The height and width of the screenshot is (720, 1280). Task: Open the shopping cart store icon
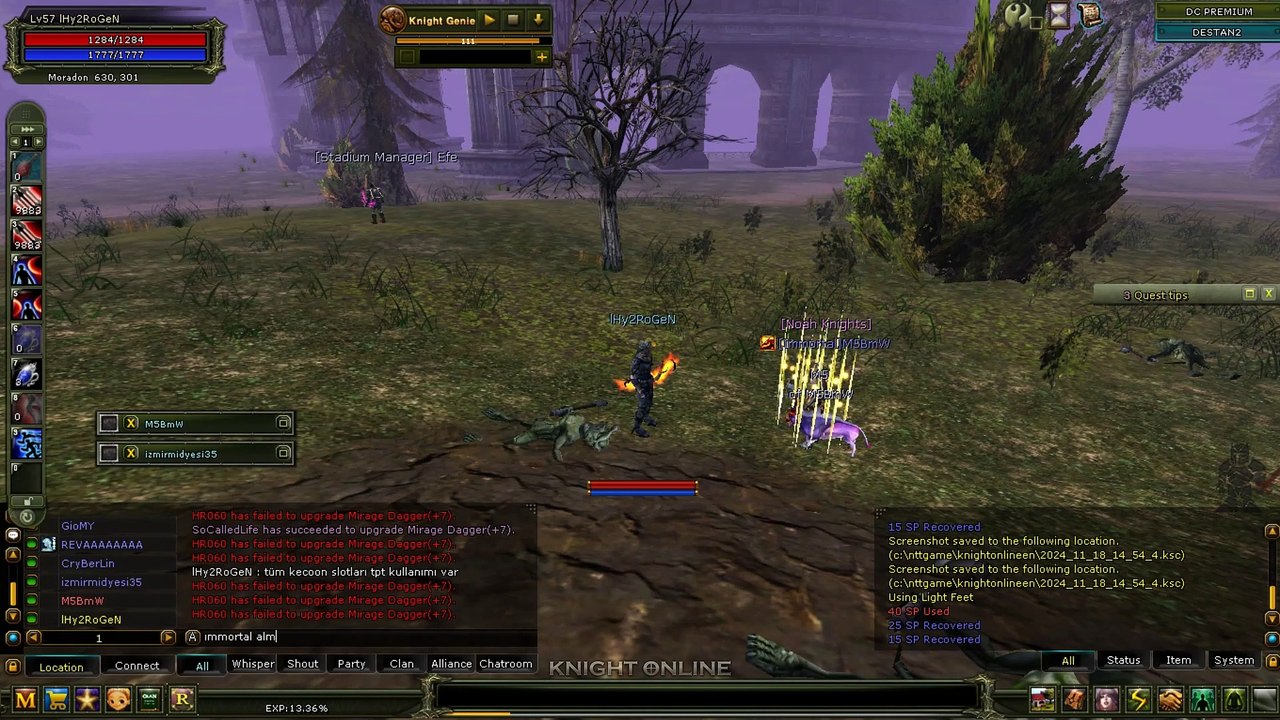pyautogui.click(x=56, y=699)
